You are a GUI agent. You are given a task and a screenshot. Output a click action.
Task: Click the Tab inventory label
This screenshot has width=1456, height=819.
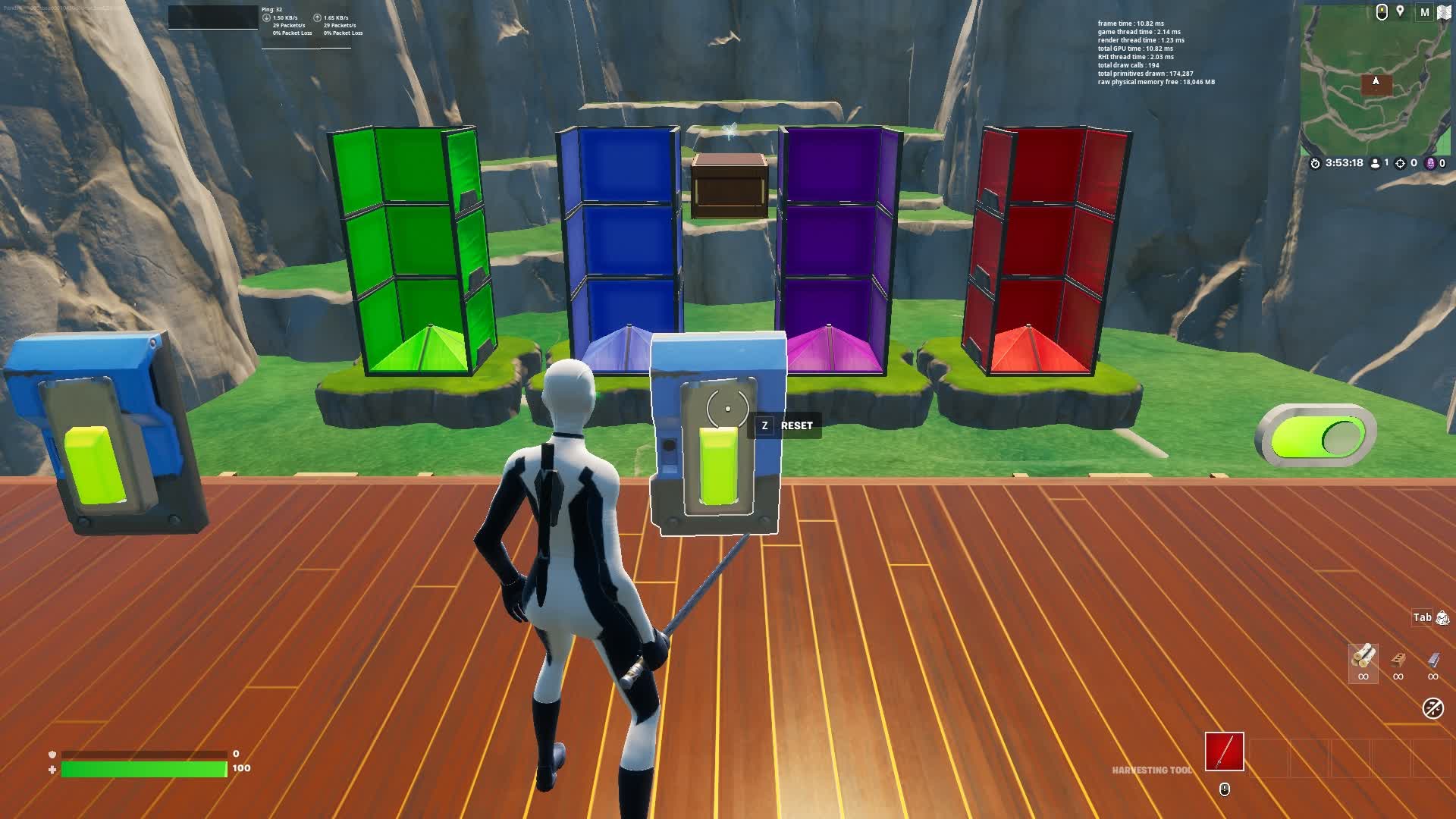(x=1420, y=617)
